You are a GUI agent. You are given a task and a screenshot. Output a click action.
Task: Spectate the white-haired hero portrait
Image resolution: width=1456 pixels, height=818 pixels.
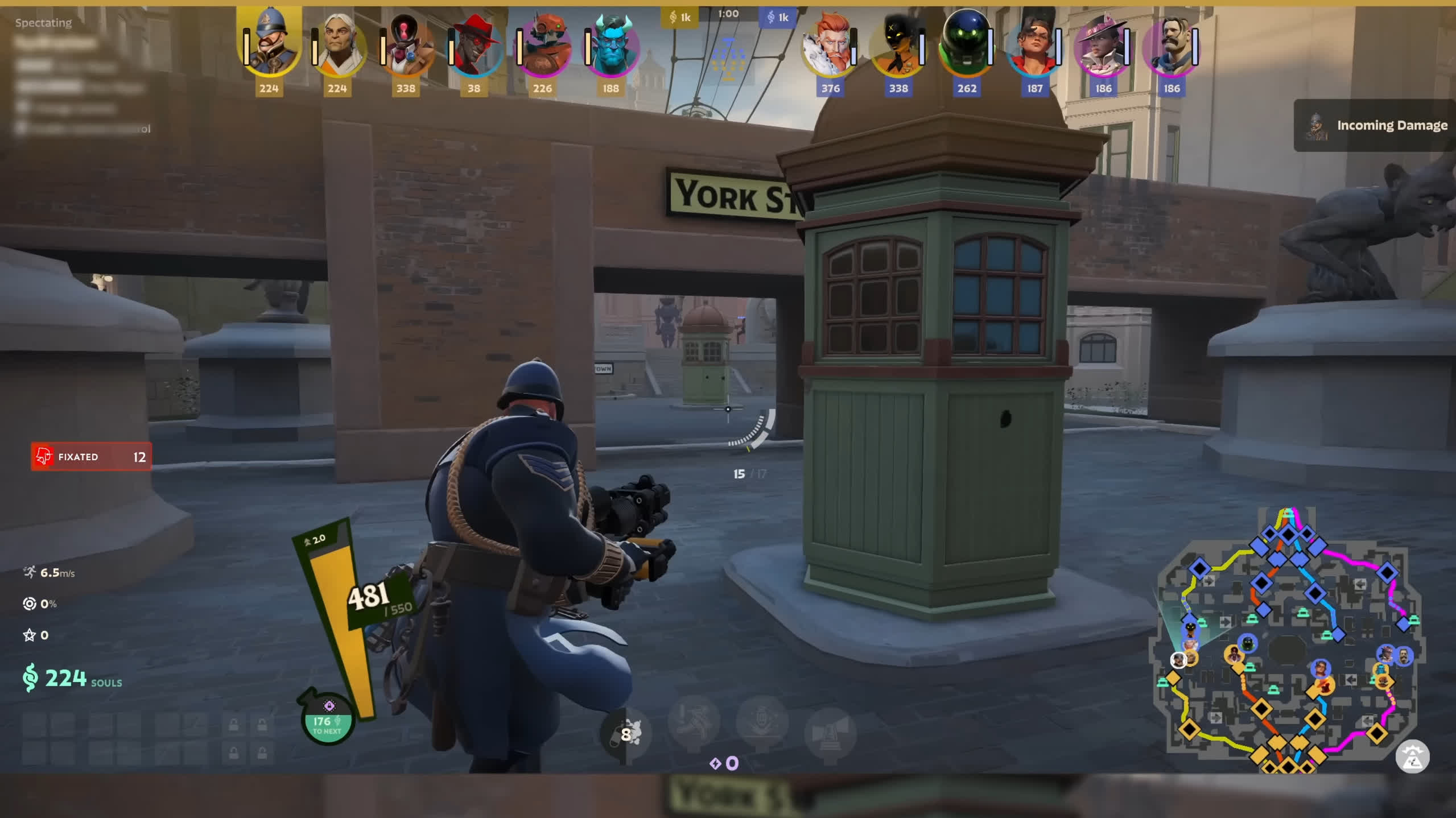(x=338, y=47)
